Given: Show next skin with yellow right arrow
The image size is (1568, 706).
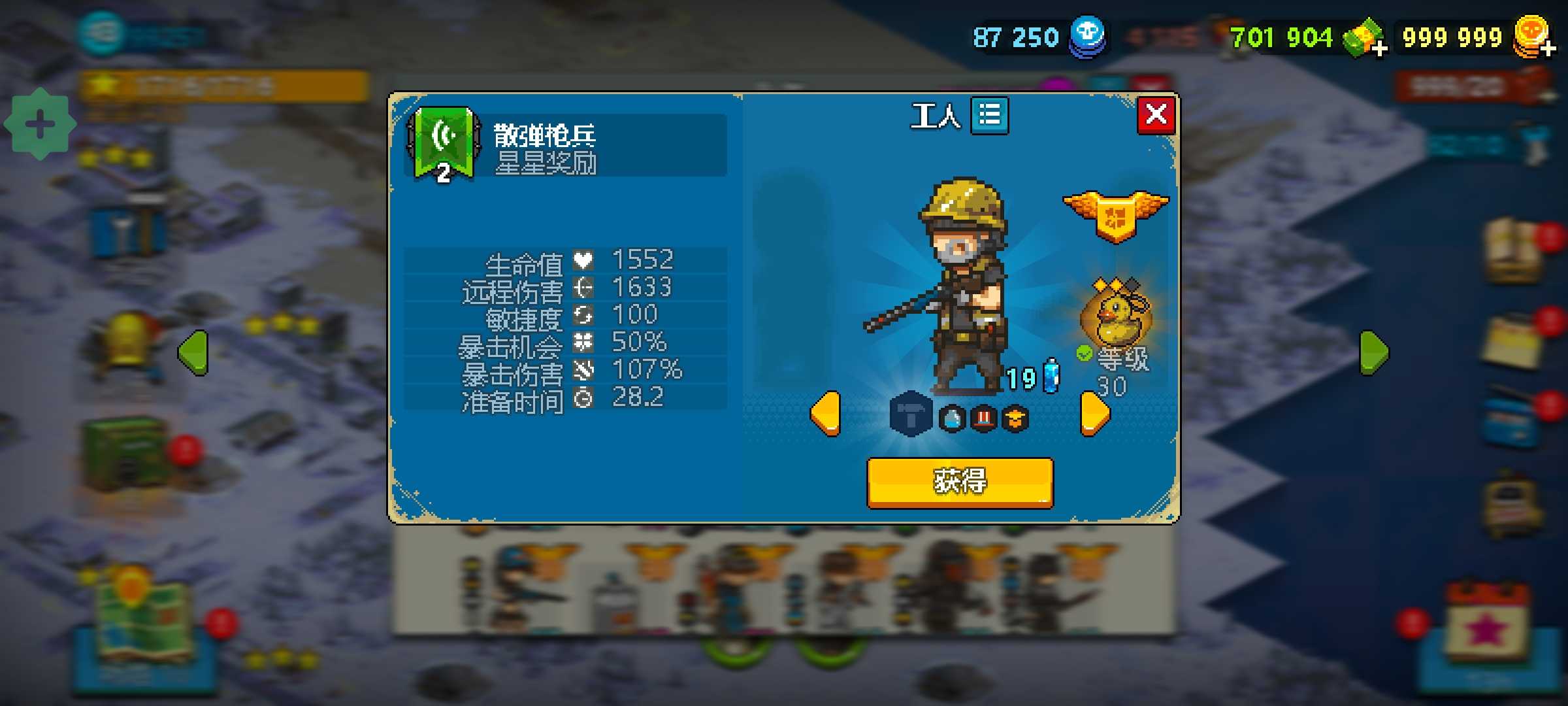Looking at the screenshot, I should pos(1095,413).
